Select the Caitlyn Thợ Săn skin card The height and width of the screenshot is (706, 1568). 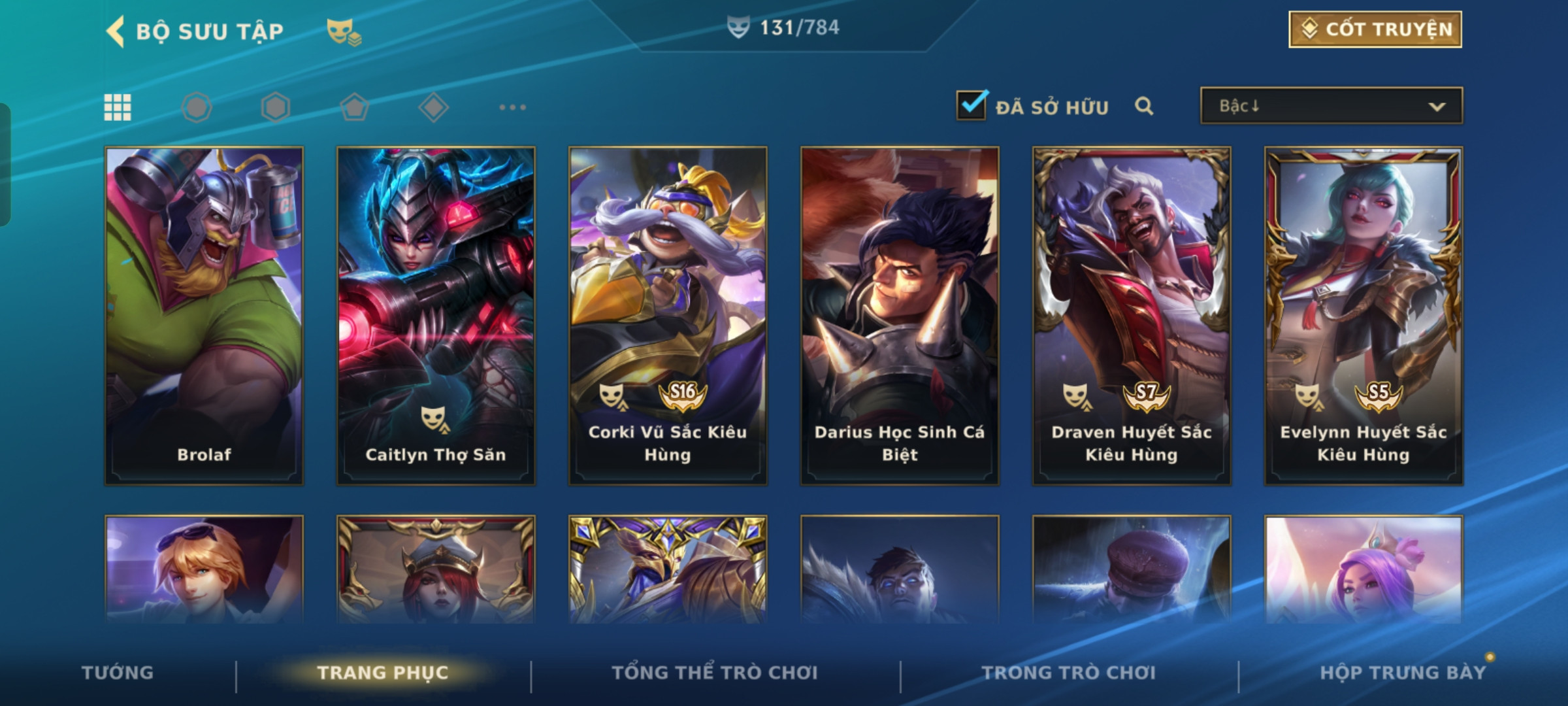[x=436, y=316]
